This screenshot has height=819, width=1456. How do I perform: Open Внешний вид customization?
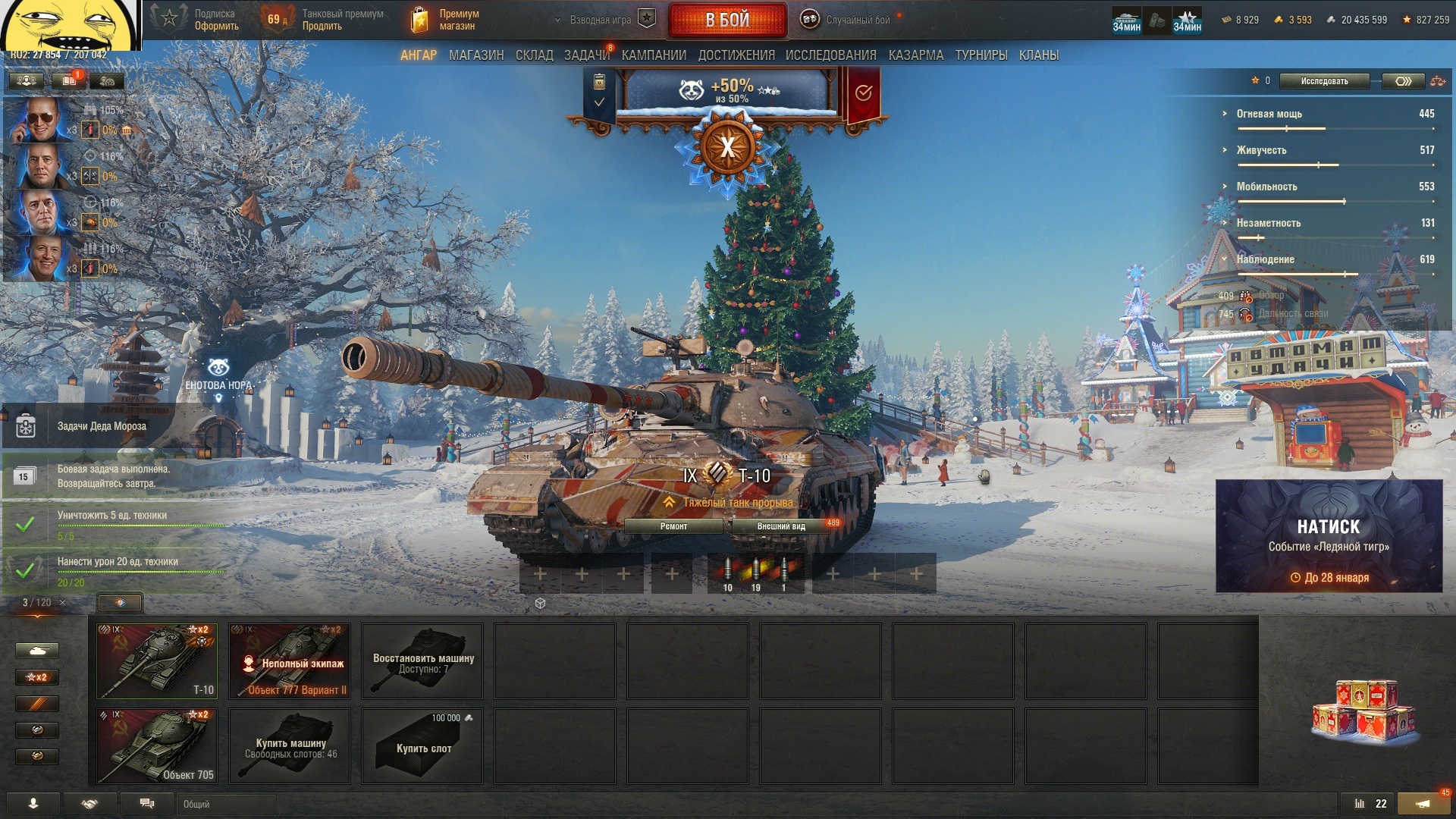pos(781,526)
